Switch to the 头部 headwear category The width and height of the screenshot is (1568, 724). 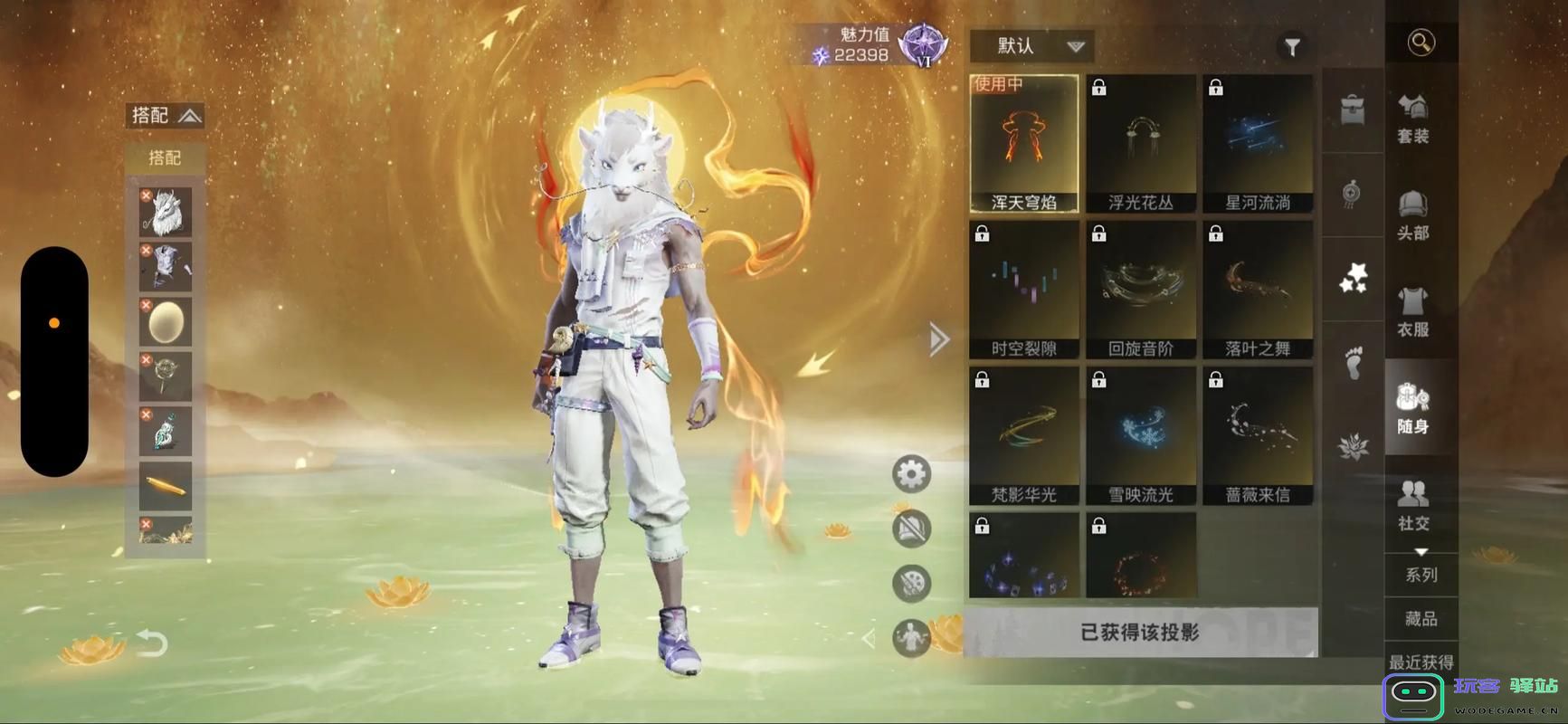(x=1415, y=215)
